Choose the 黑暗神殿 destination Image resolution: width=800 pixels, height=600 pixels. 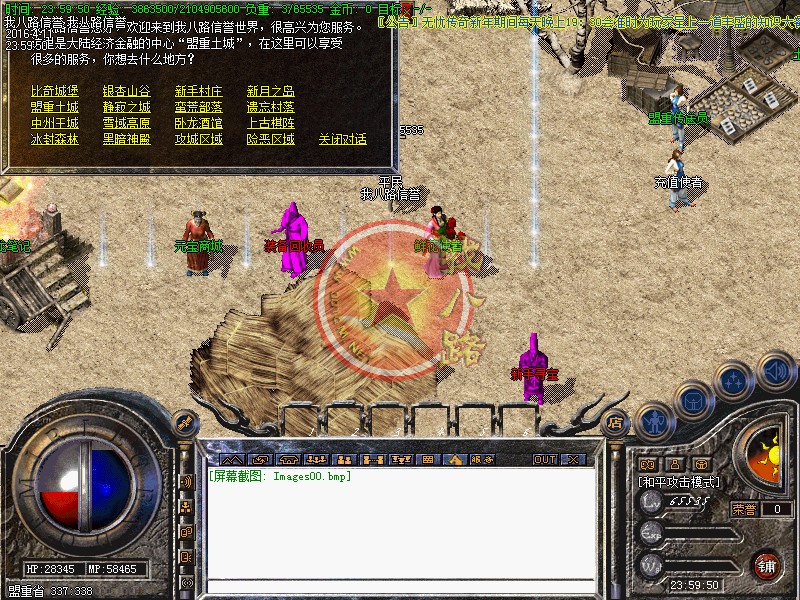coord(126,139)
